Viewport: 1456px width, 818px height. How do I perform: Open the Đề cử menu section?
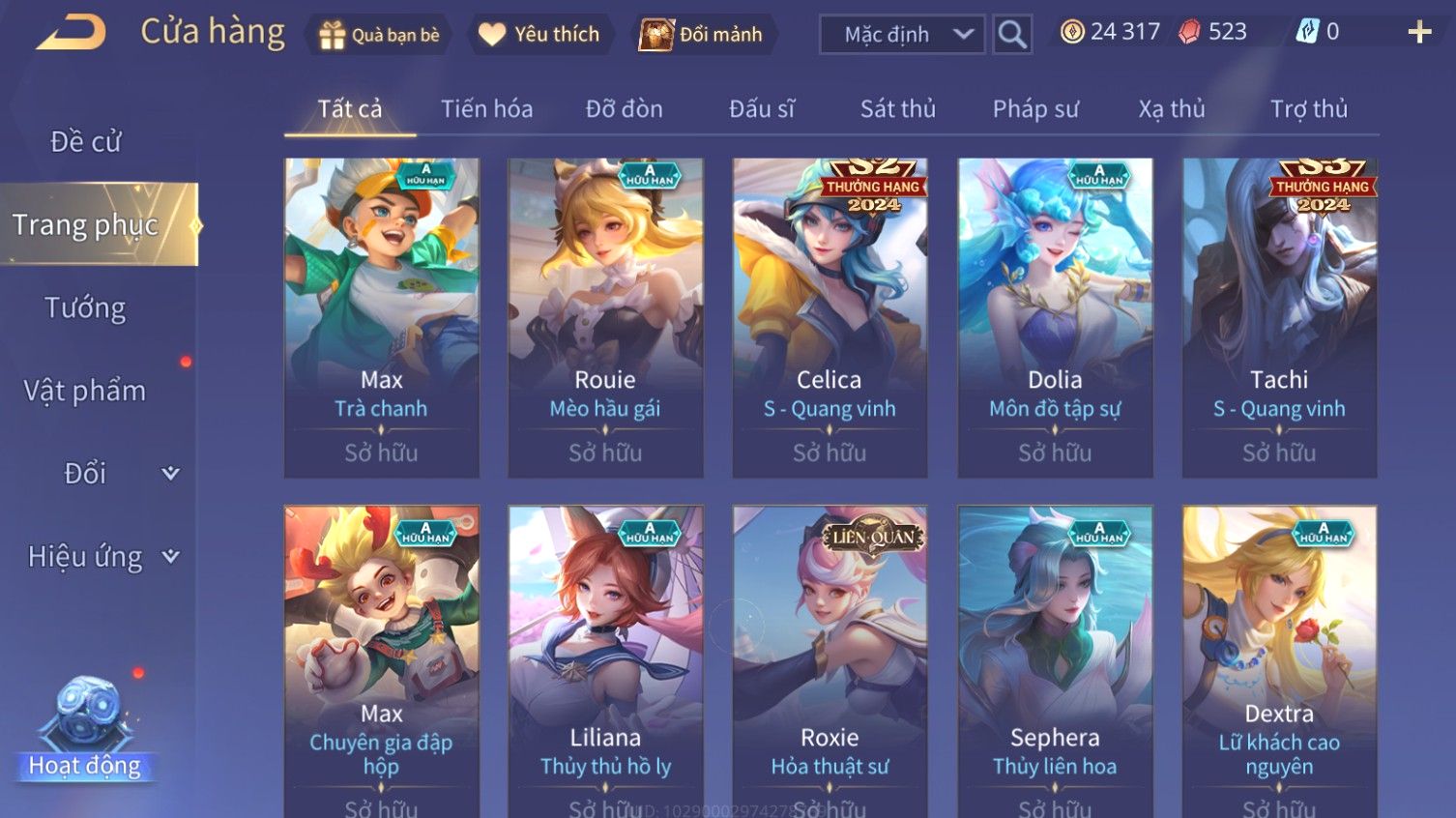tap(85, 142)
